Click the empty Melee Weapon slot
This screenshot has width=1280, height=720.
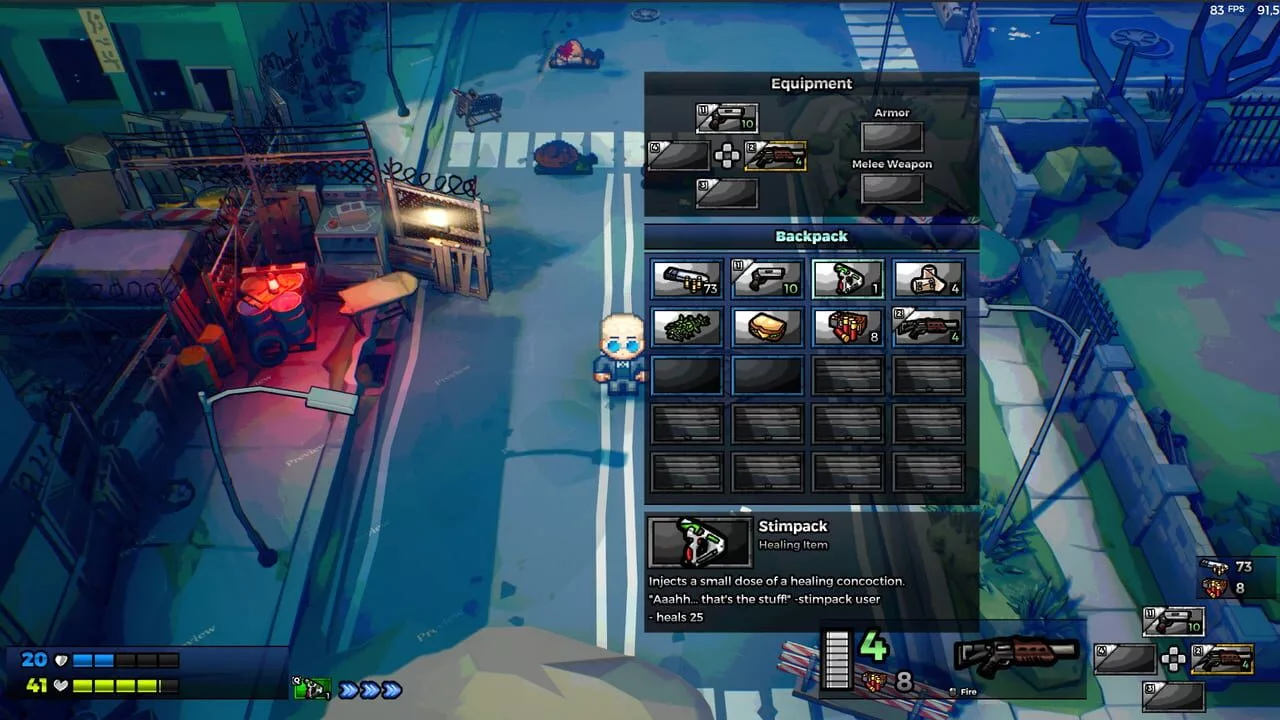[x=892, y=188]
